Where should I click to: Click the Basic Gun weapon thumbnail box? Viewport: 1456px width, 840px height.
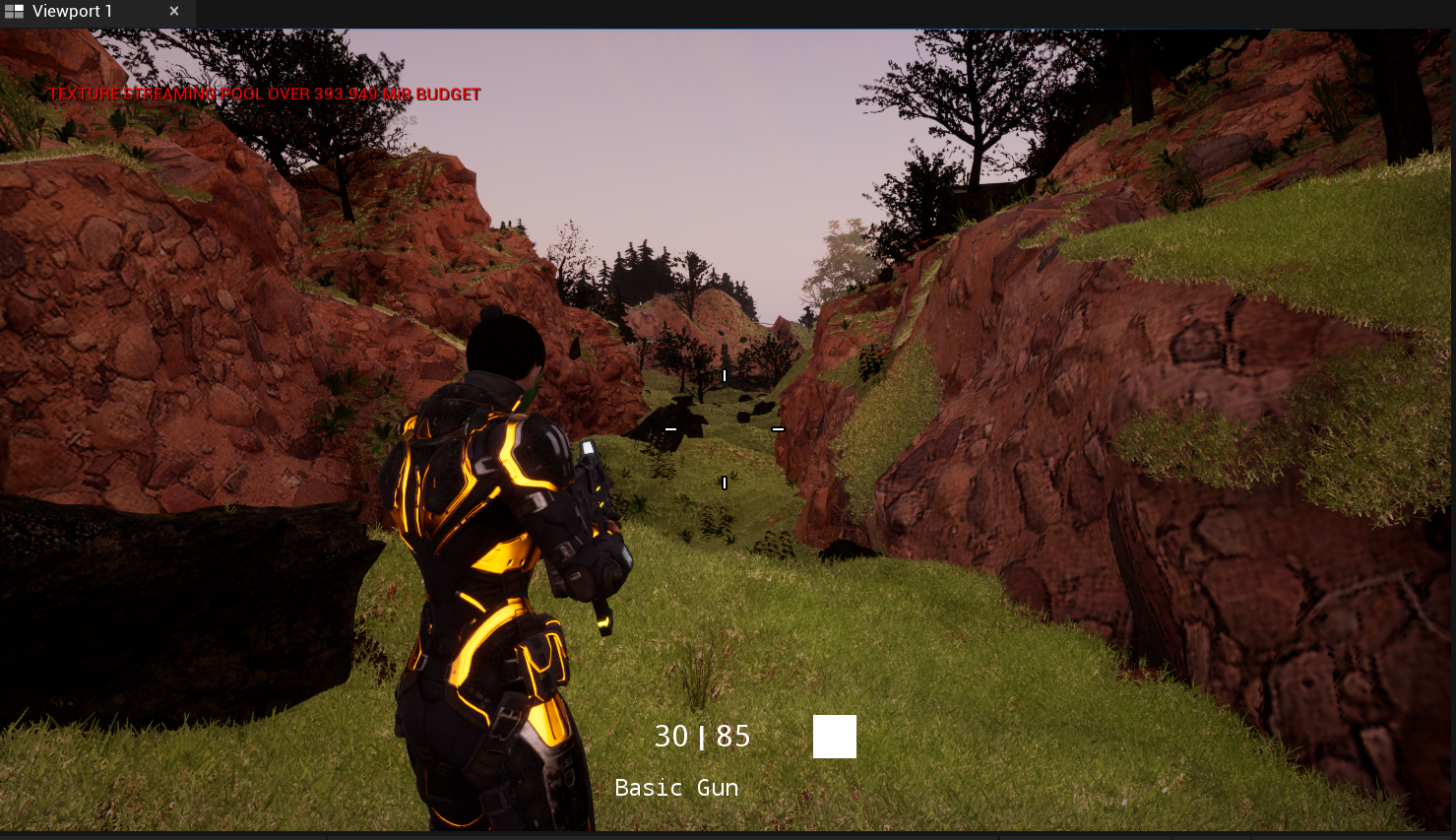tap(834, 736)
